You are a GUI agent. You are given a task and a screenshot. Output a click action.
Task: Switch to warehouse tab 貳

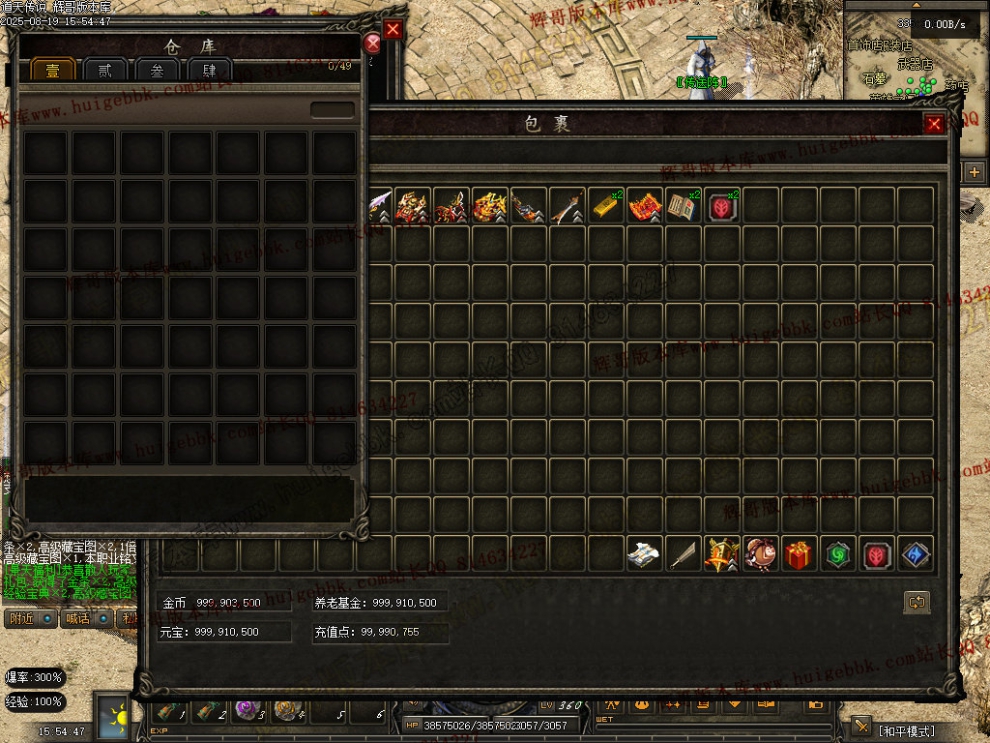point(105,70)
